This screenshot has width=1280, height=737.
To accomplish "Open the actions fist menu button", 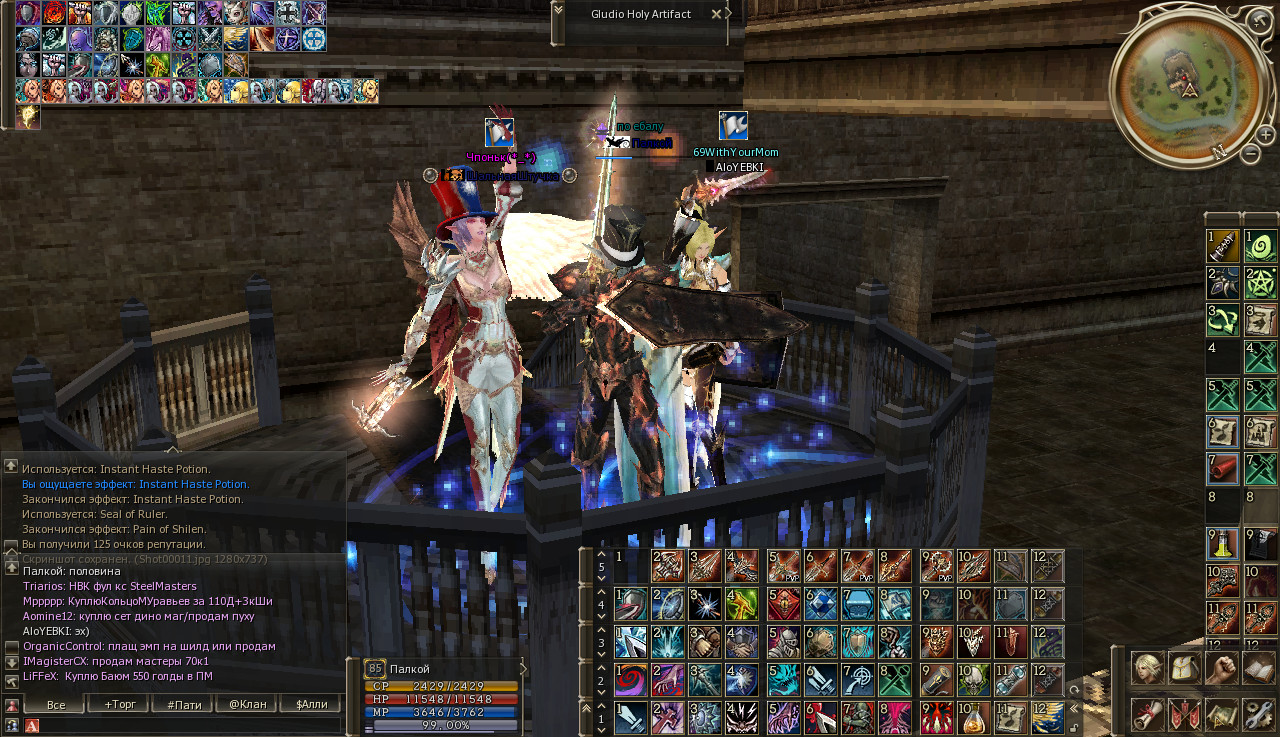I will (1221, 668).
